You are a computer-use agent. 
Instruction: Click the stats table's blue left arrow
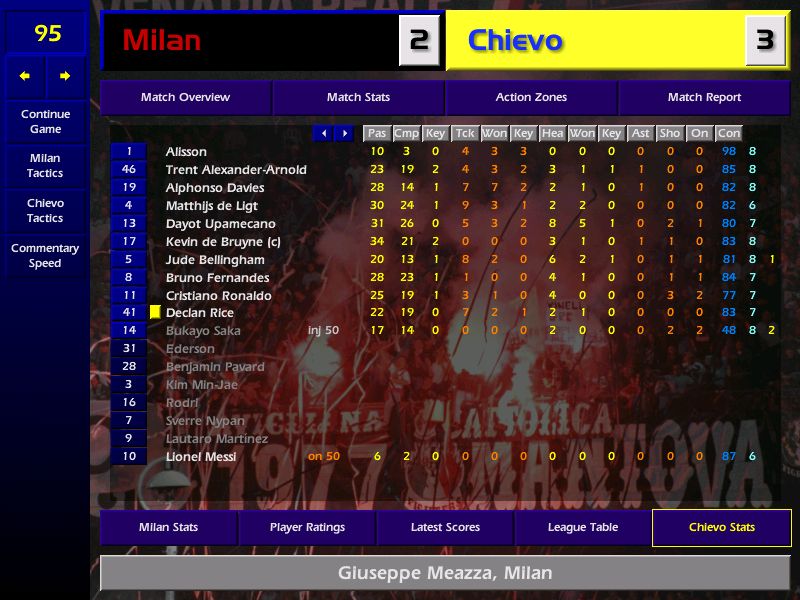[x=323, y=133]
